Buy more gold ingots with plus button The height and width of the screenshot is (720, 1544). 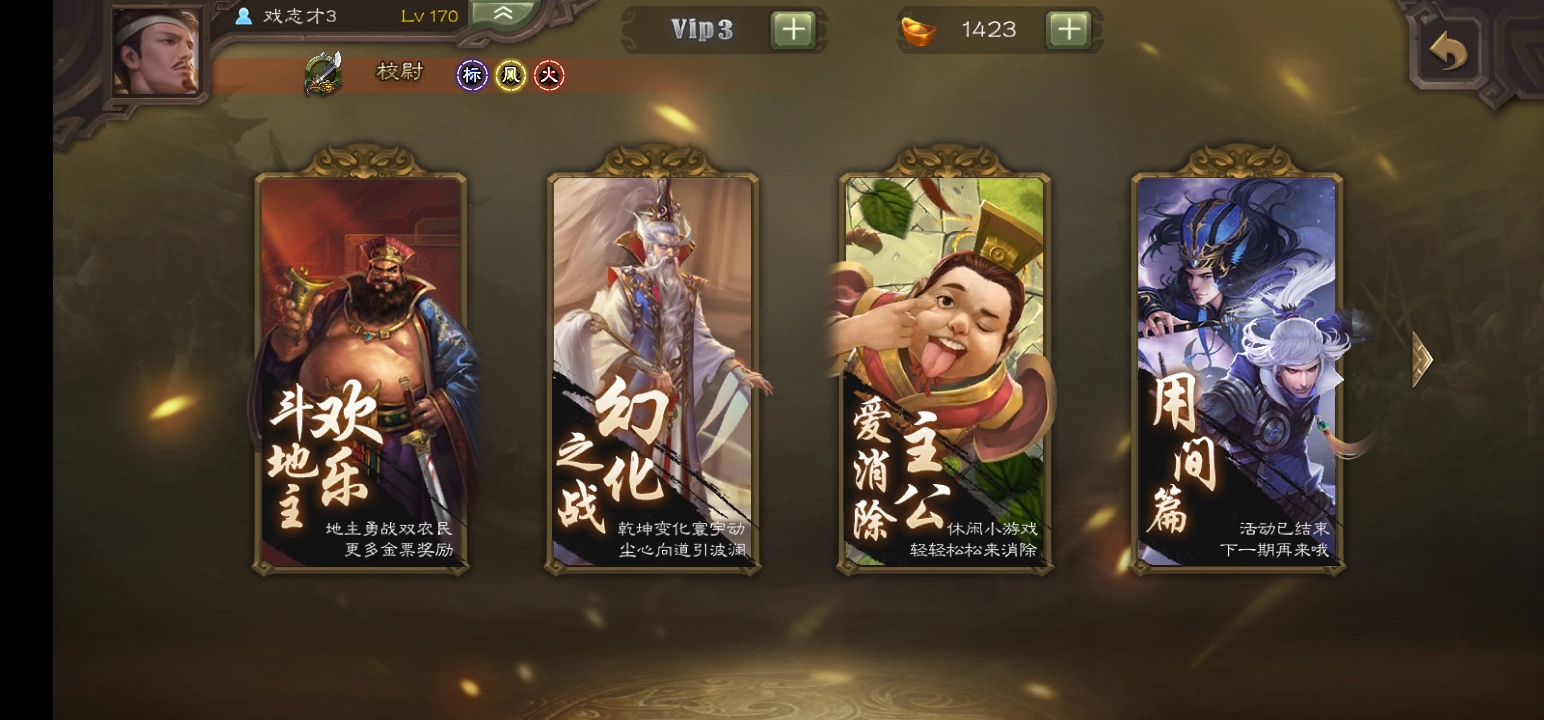click(1068, 30)
